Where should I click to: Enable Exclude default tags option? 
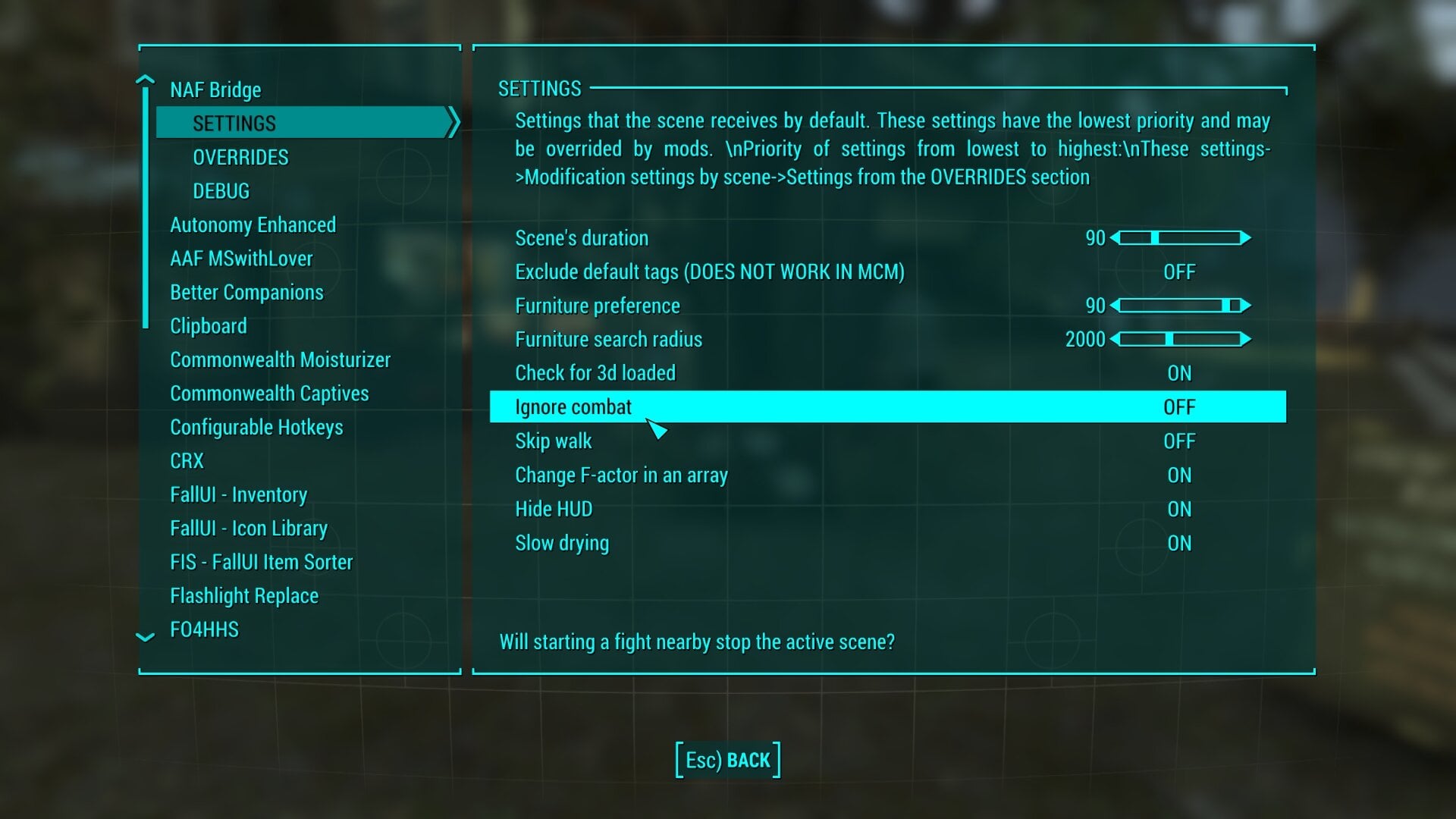tap(1180, 271)
